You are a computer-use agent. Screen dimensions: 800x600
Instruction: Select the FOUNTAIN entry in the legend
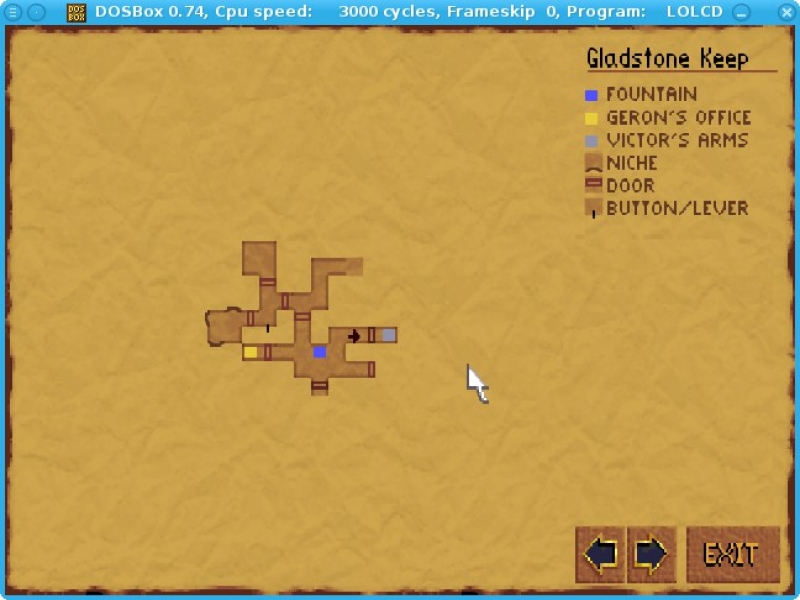[x=651, y=95]
